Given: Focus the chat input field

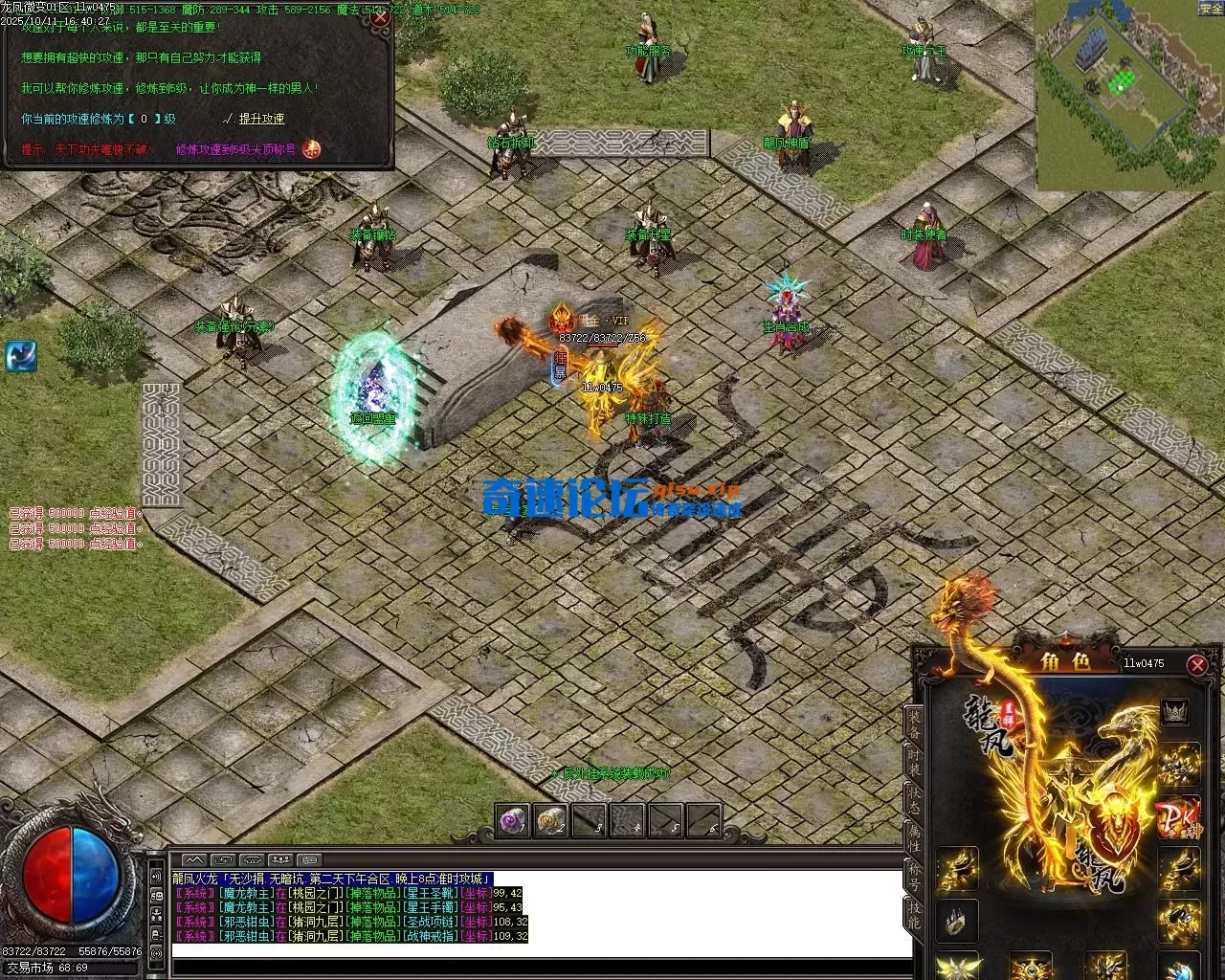Looking at the screenshot, I should (x=541, y=950).
